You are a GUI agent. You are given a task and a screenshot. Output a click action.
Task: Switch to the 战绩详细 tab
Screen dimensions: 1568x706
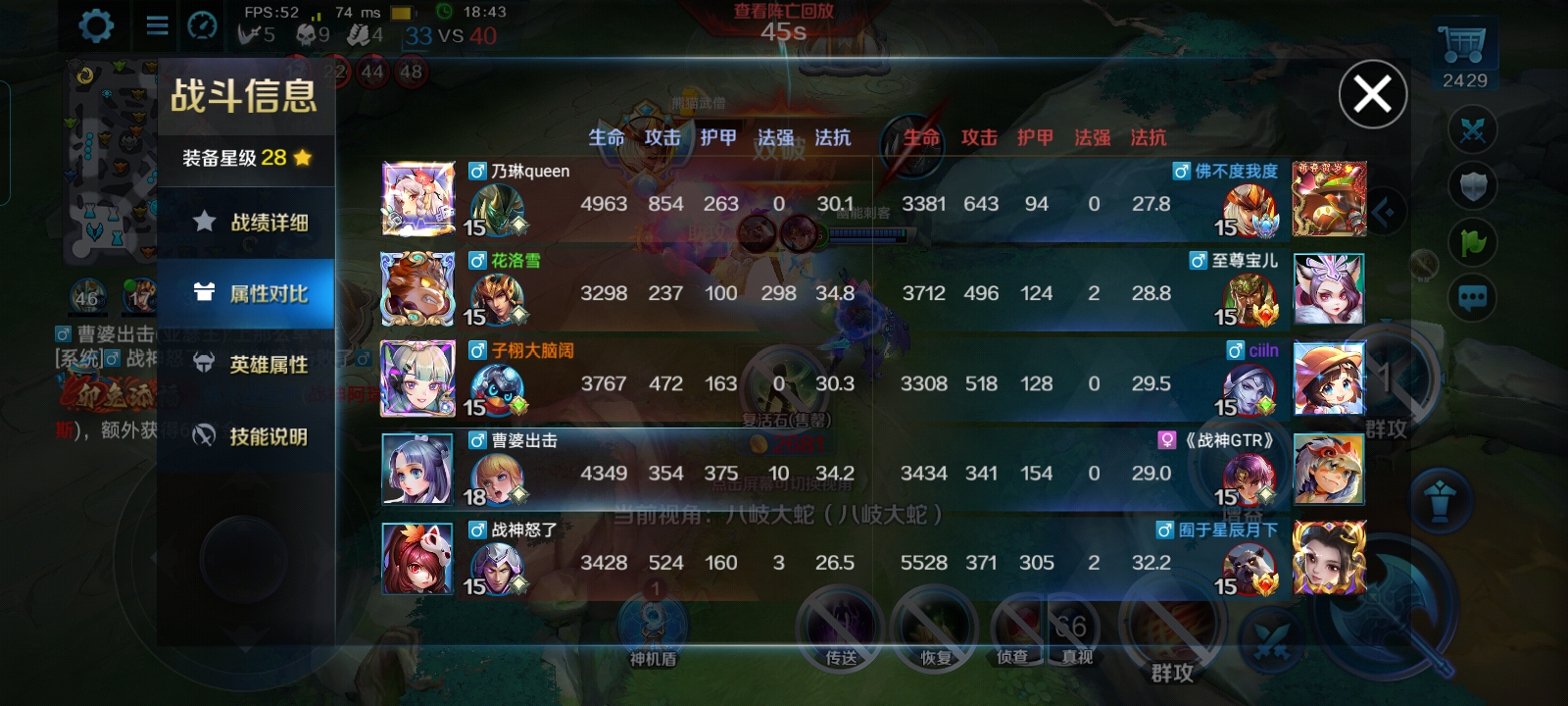(248, 223)
